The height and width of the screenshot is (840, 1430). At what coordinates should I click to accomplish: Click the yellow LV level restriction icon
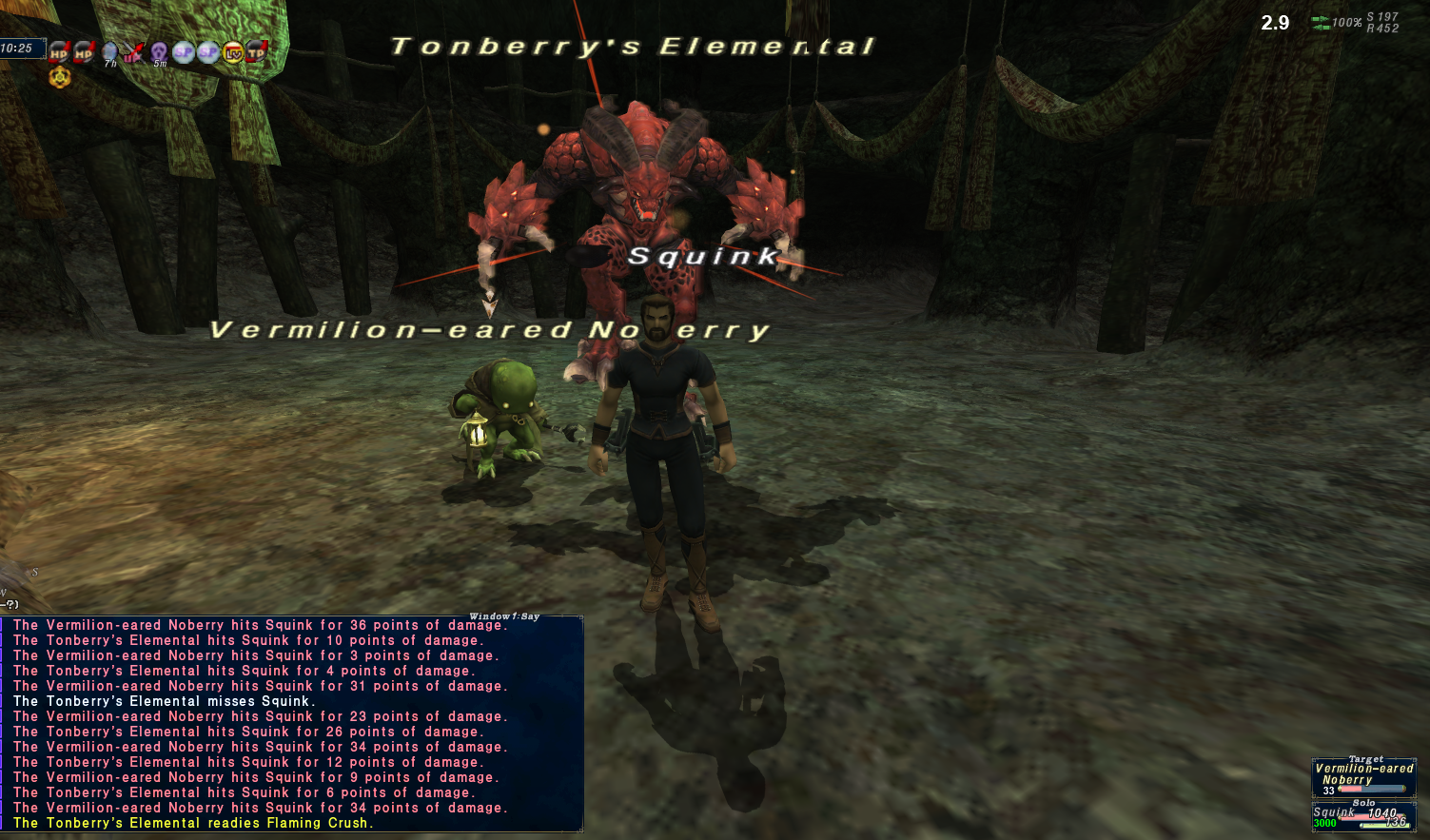pos(232,54)
